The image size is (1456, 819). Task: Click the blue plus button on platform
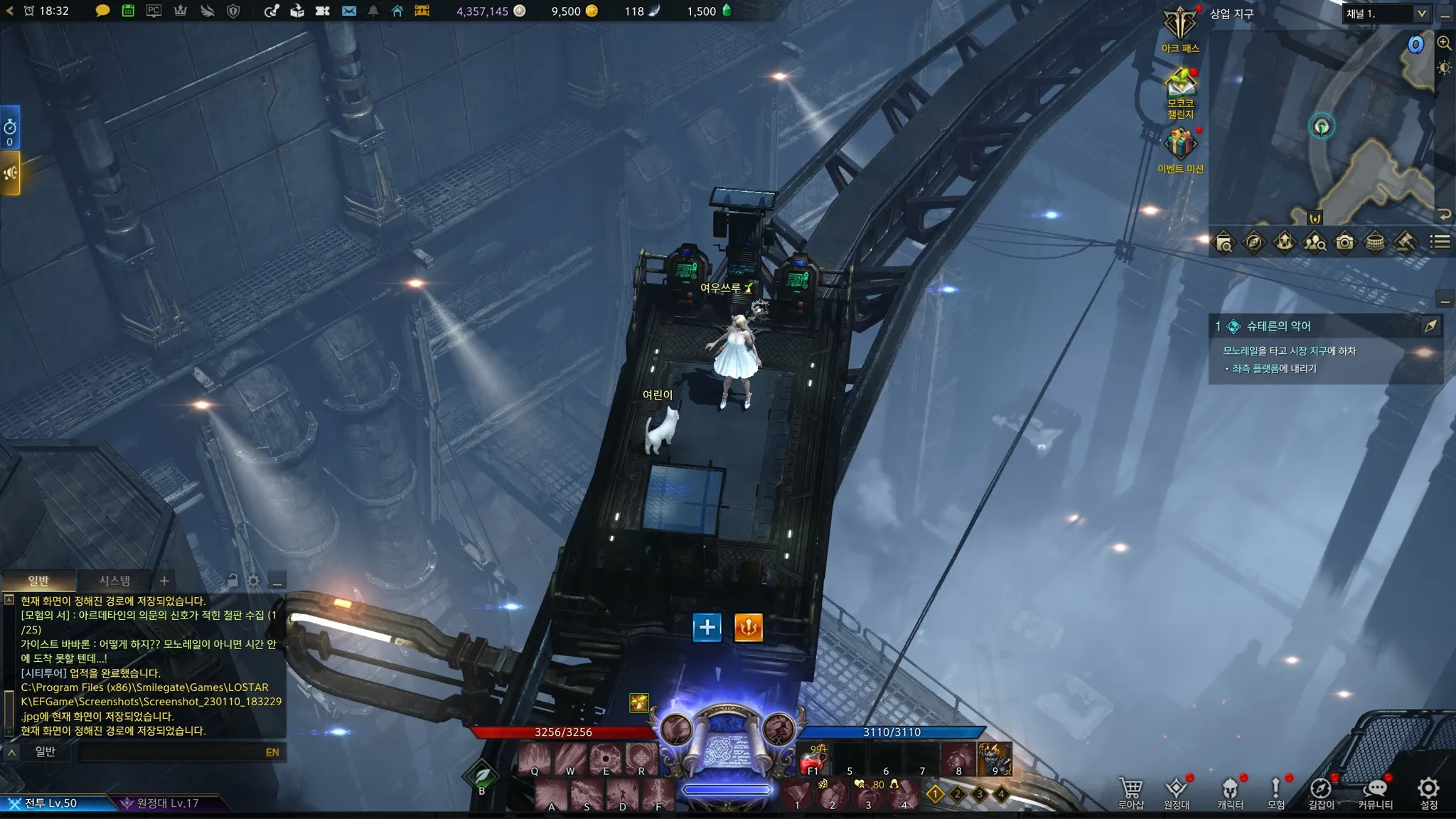(707, 627)
